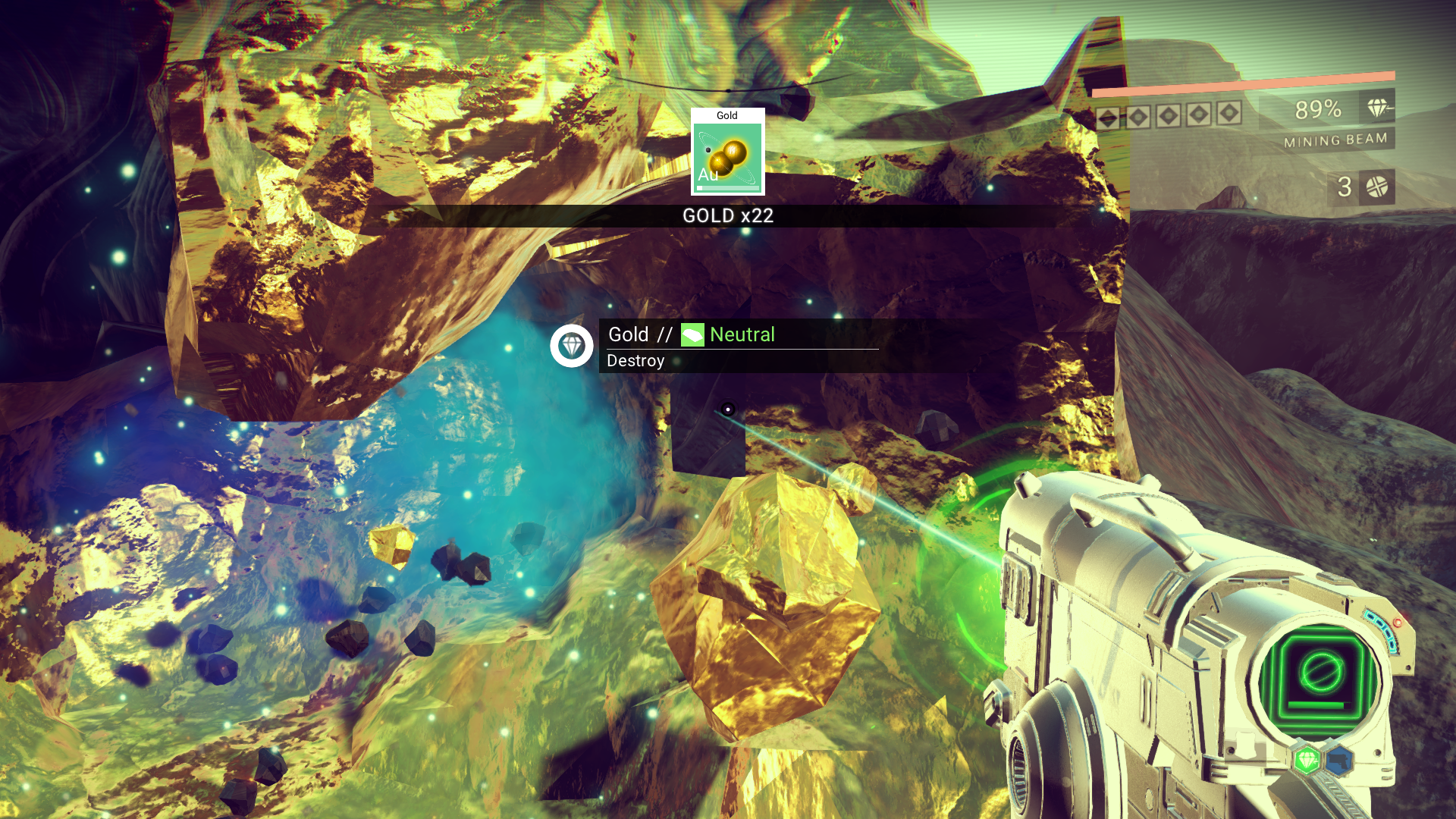
Task: Click the grenade icon beside the 3
Action: pos(1376,187)
